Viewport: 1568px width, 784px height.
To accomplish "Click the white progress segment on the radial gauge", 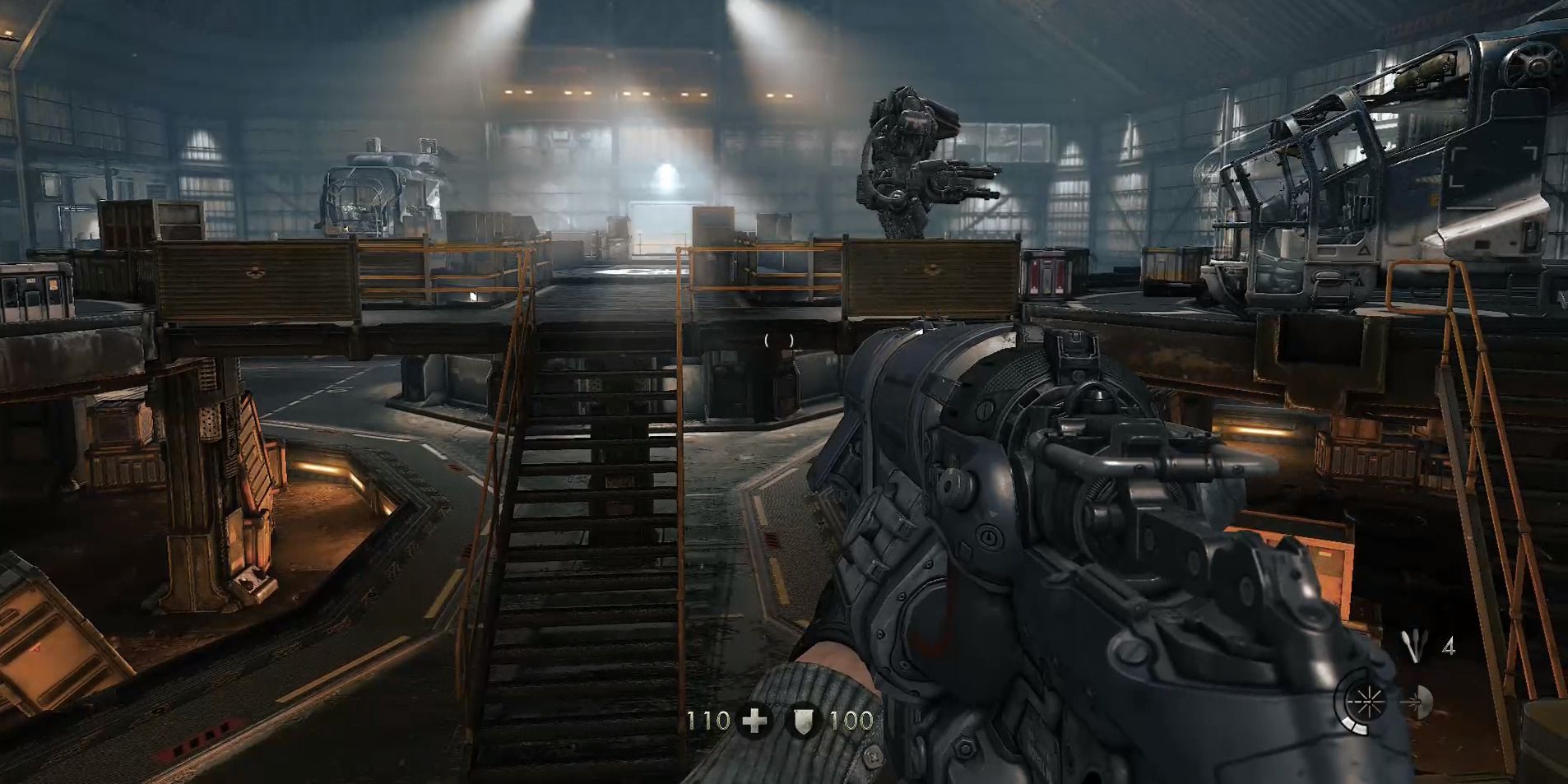I will (1355, 726).
